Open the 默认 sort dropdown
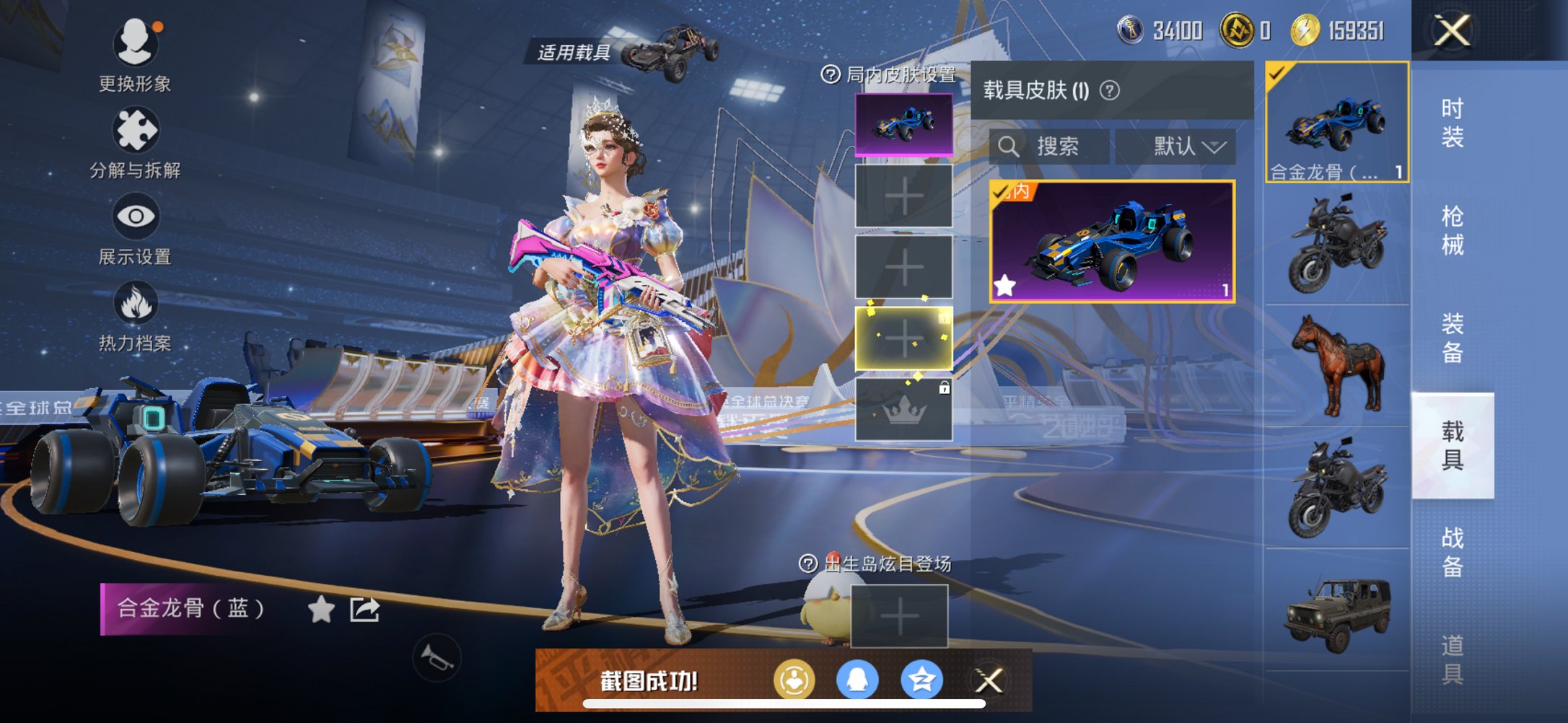 [1176, 146]
